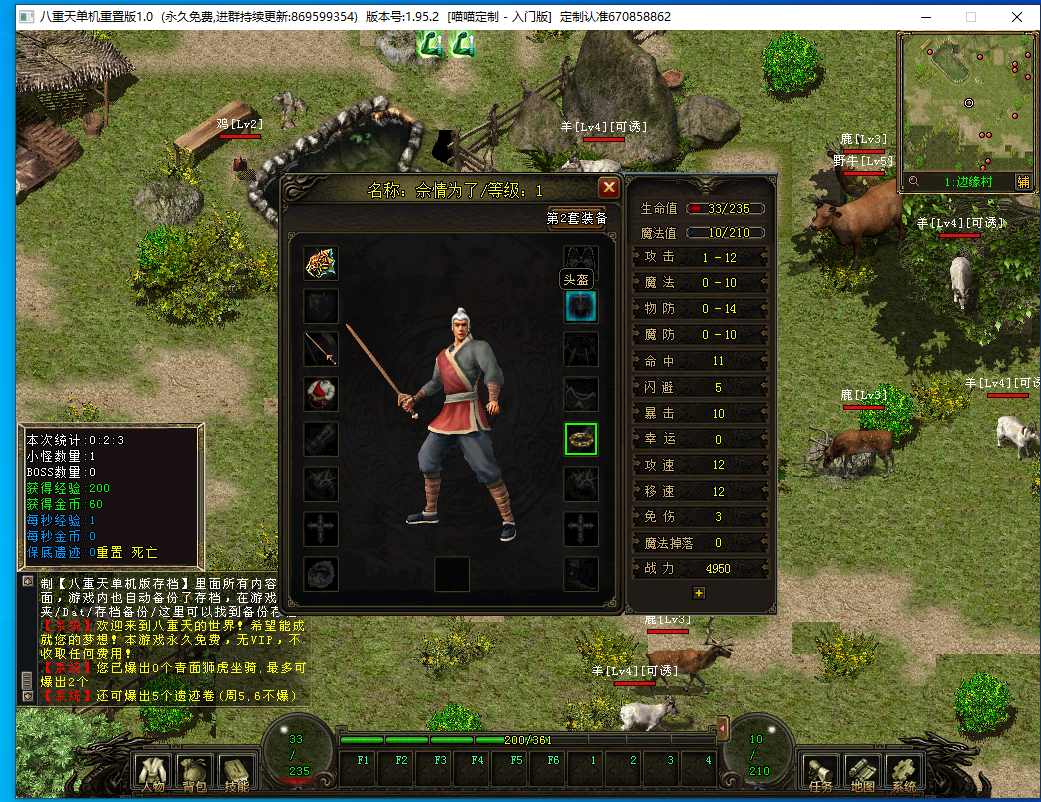The width and height of the screenshot is (1041, 802).
Task: Select the glowing blue helmet slot
Action: pyautogui.click(x=581, y=306)
